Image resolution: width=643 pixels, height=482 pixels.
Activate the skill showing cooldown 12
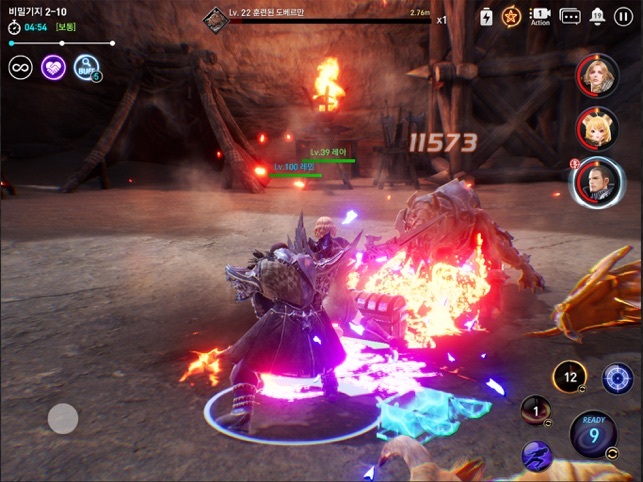point(569,377)
